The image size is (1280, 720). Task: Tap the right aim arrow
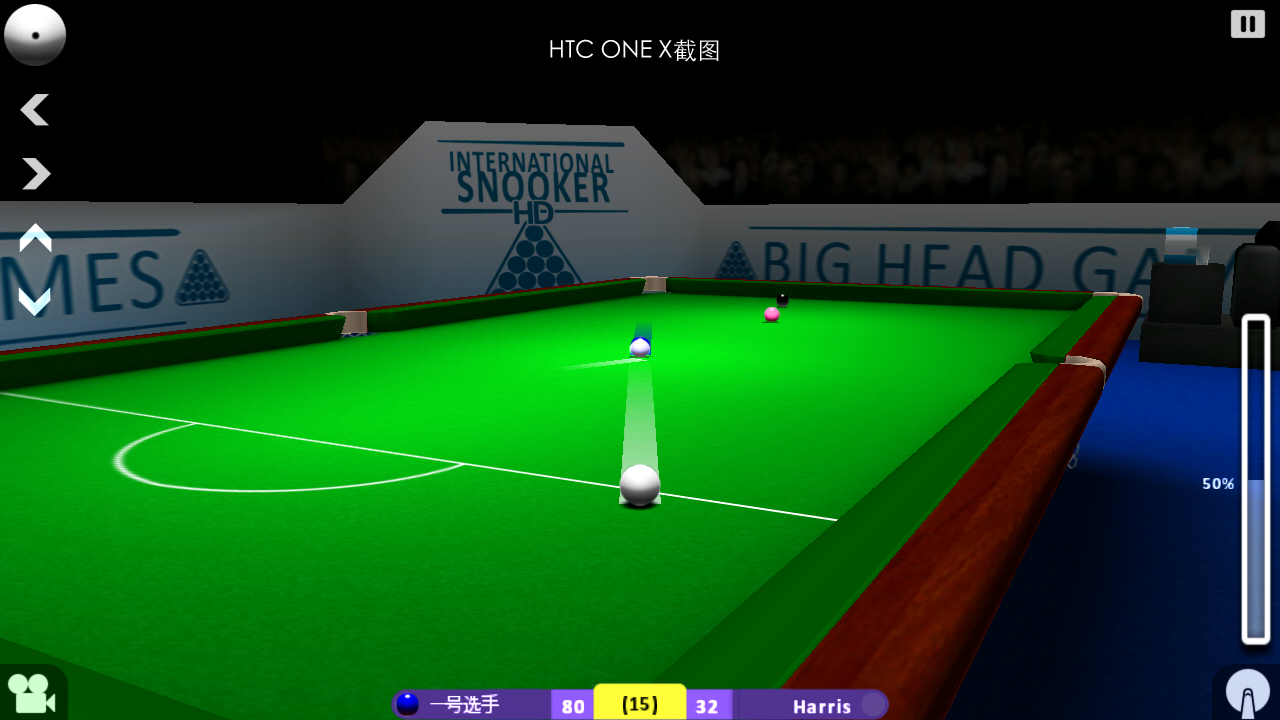coord(35,174)
